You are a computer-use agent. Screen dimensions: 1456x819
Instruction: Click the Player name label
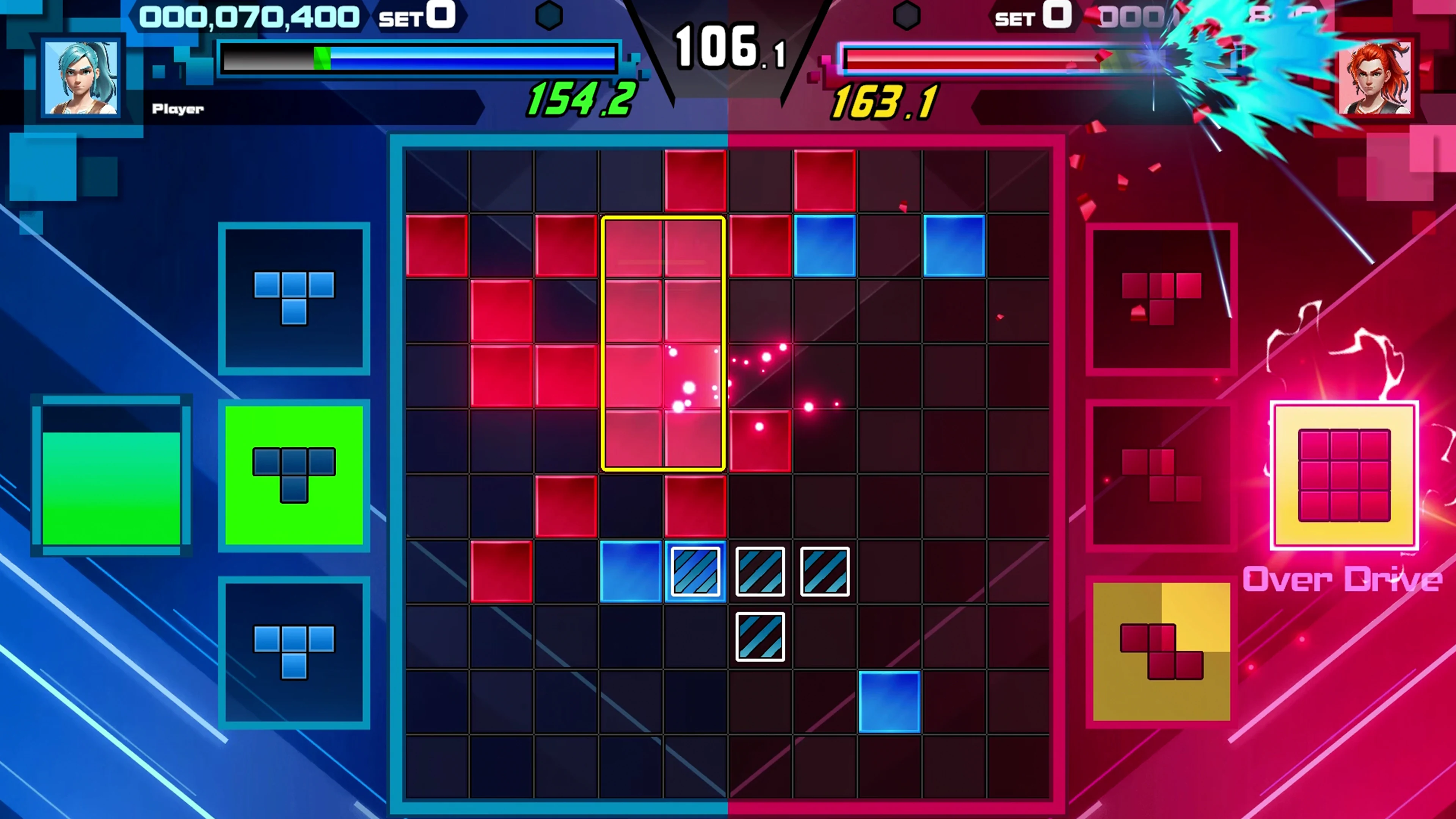pyautogui.click(x=177, y=108)
